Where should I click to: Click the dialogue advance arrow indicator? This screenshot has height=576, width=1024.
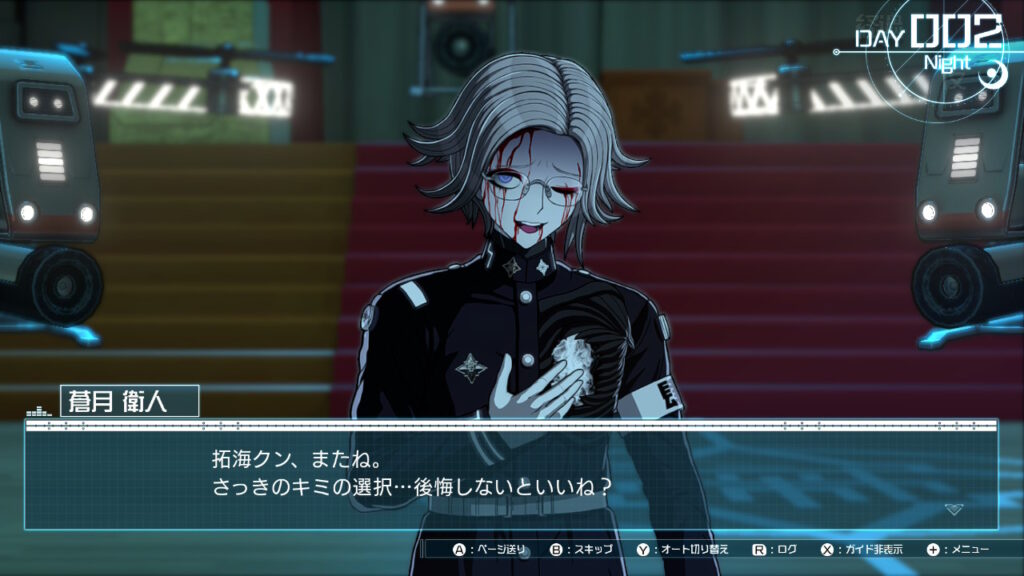coord(953,509)
